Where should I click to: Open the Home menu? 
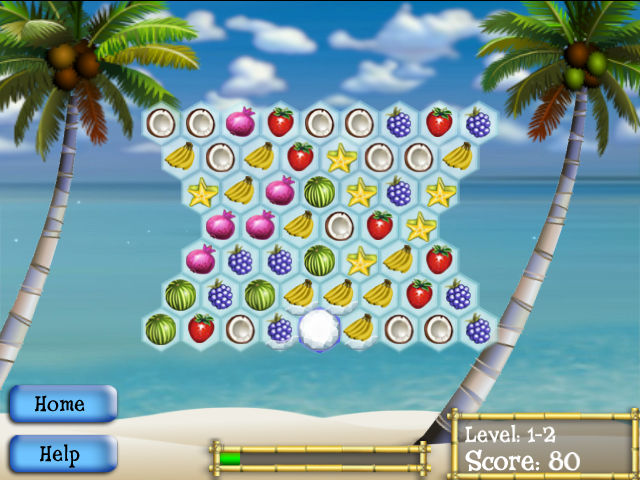(x=62, y=404)
